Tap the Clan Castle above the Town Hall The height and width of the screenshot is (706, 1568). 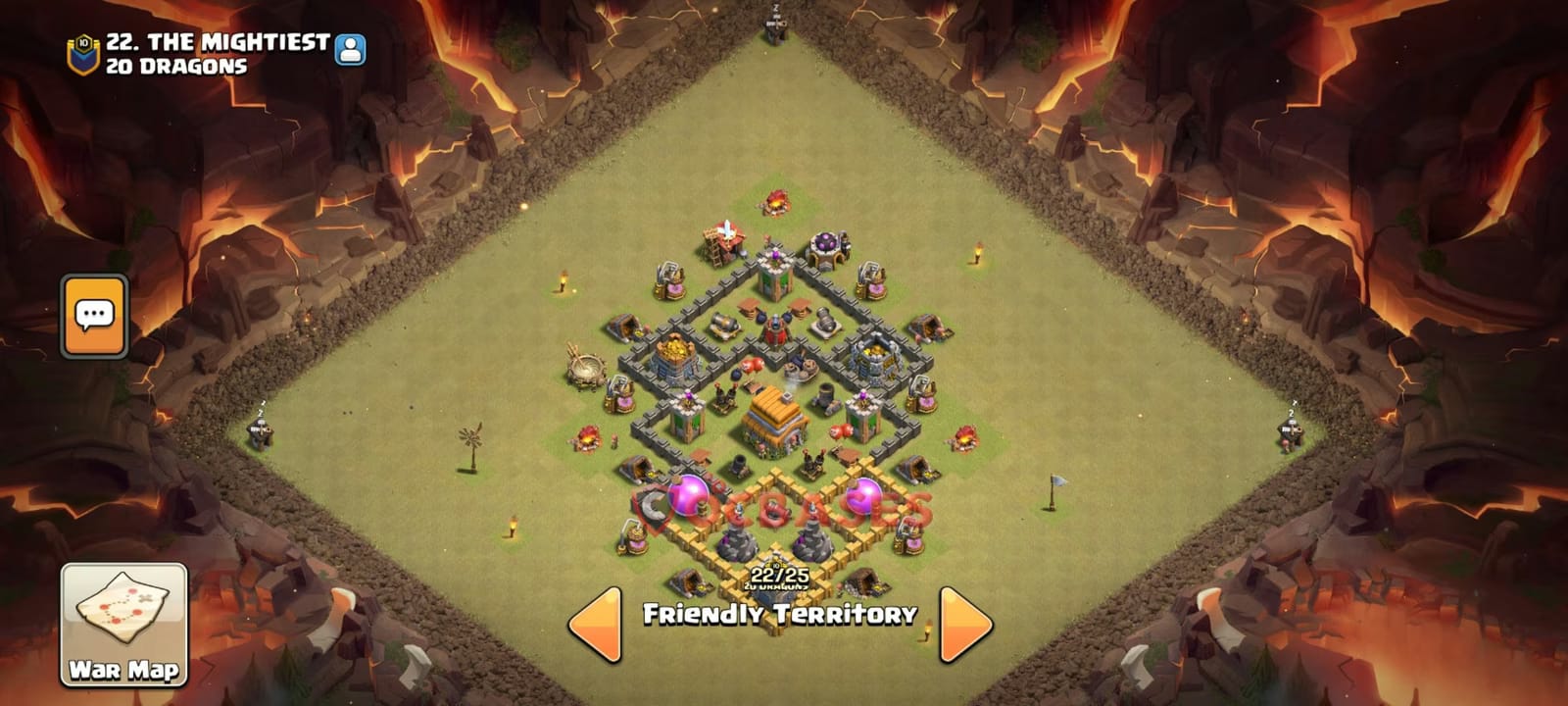[x=825, y=245]
